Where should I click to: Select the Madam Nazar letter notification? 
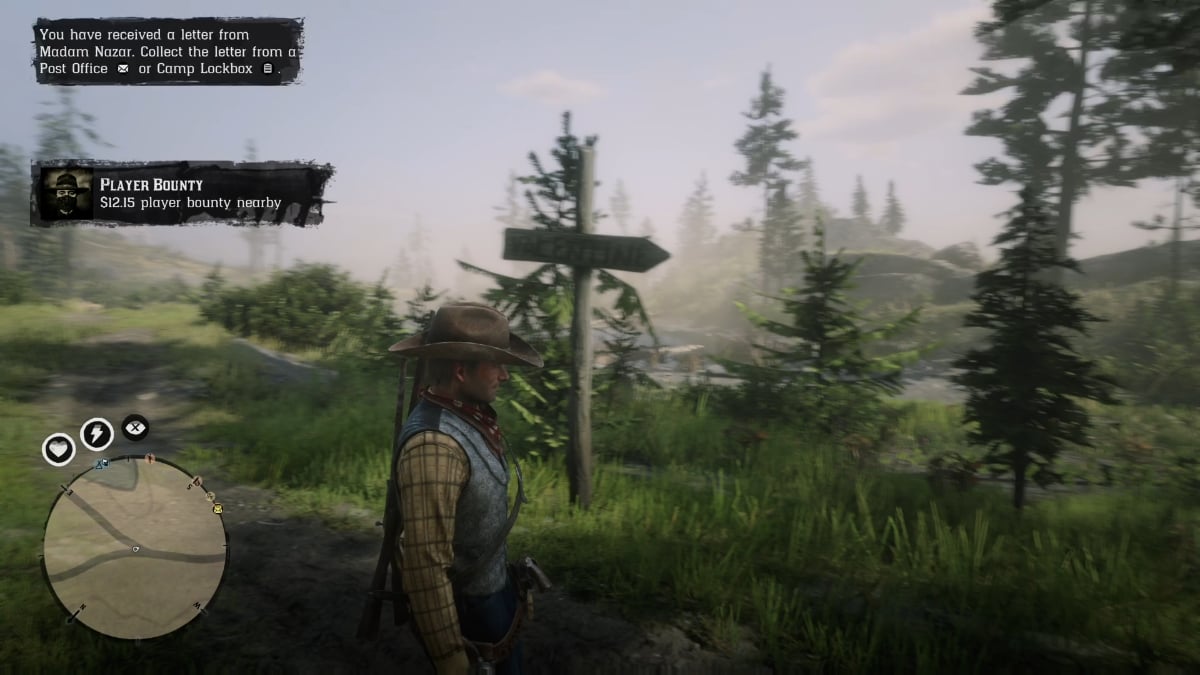point(168,50)
